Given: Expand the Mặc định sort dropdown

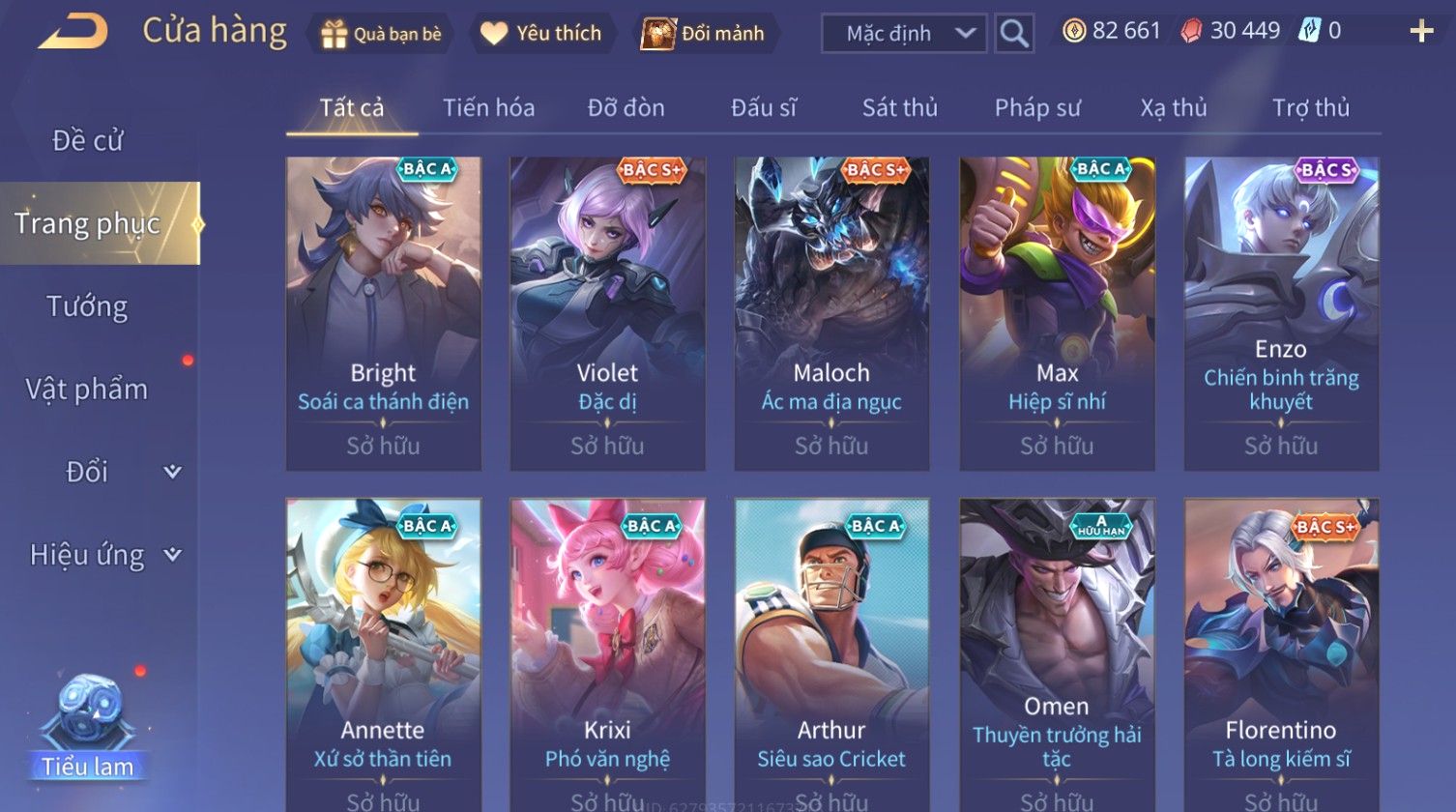Looking at the screenshot, I should (x=903, y=34).
